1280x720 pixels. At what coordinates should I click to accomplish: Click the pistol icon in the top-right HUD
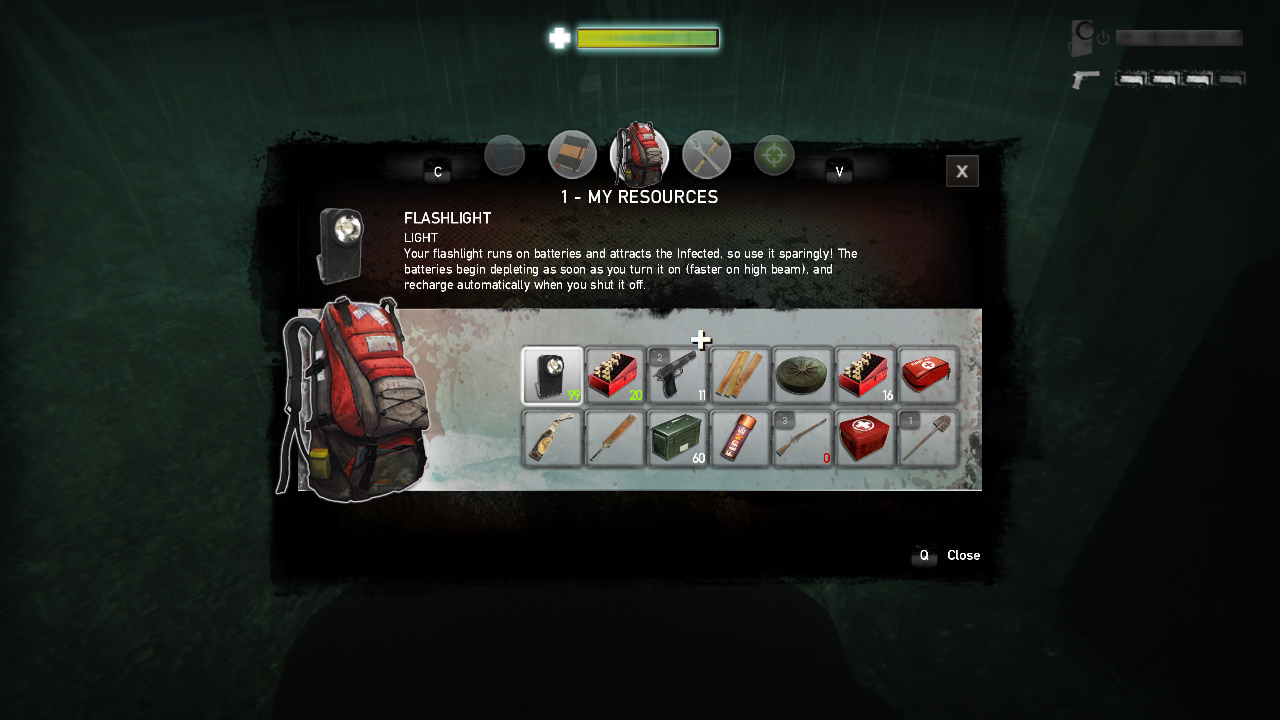[x=1085, y=79]
